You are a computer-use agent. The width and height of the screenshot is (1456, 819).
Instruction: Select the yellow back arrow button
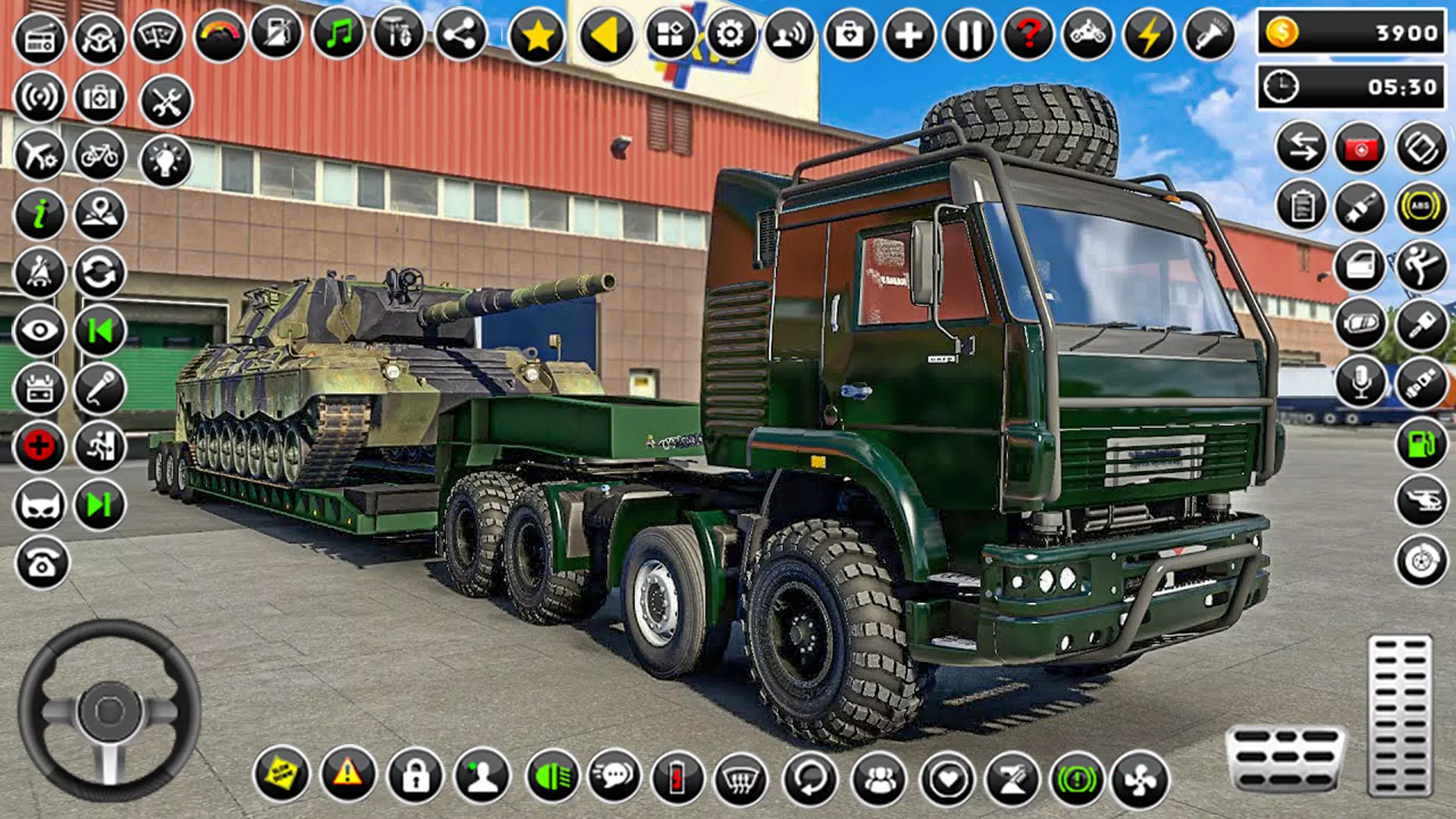(606, 35)
